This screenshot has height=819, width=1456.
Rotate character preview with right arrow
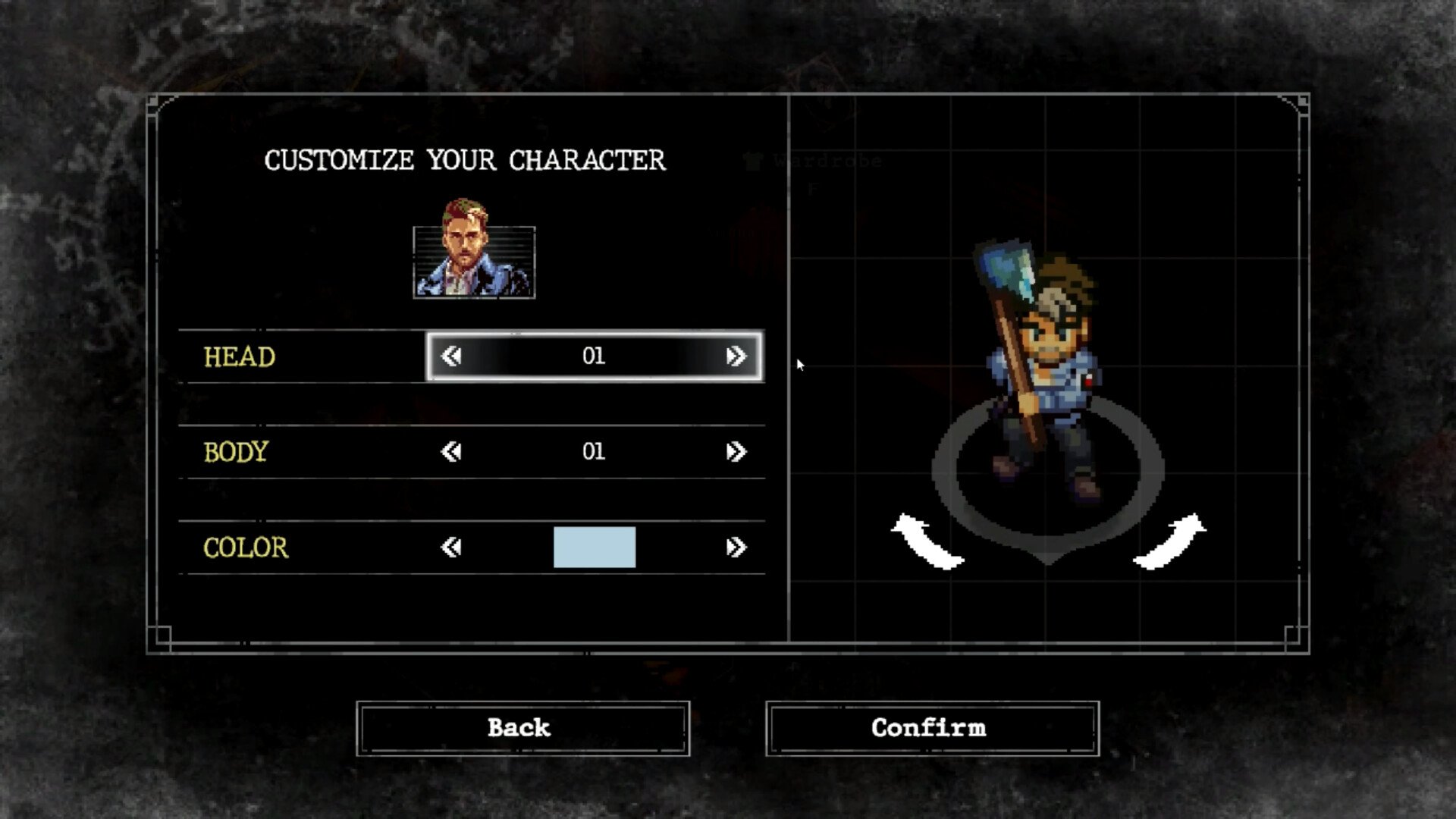coord(1169,541)
